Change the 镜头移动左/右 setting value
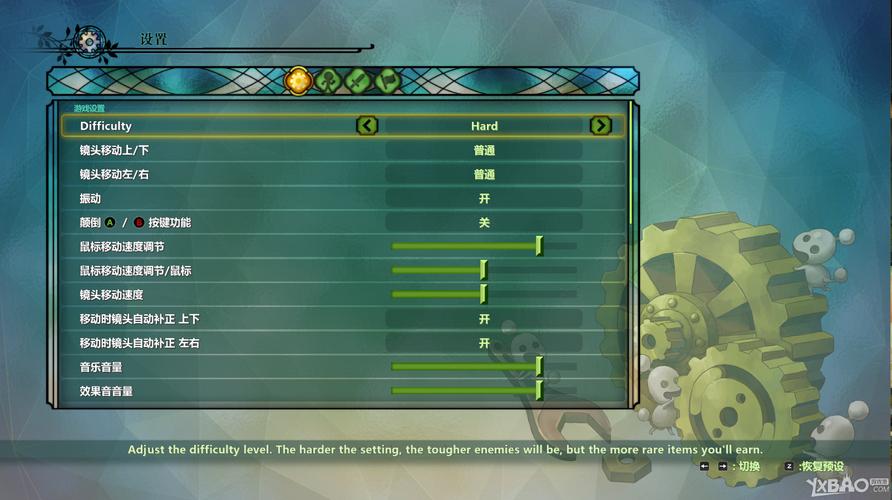 point(484,175)
